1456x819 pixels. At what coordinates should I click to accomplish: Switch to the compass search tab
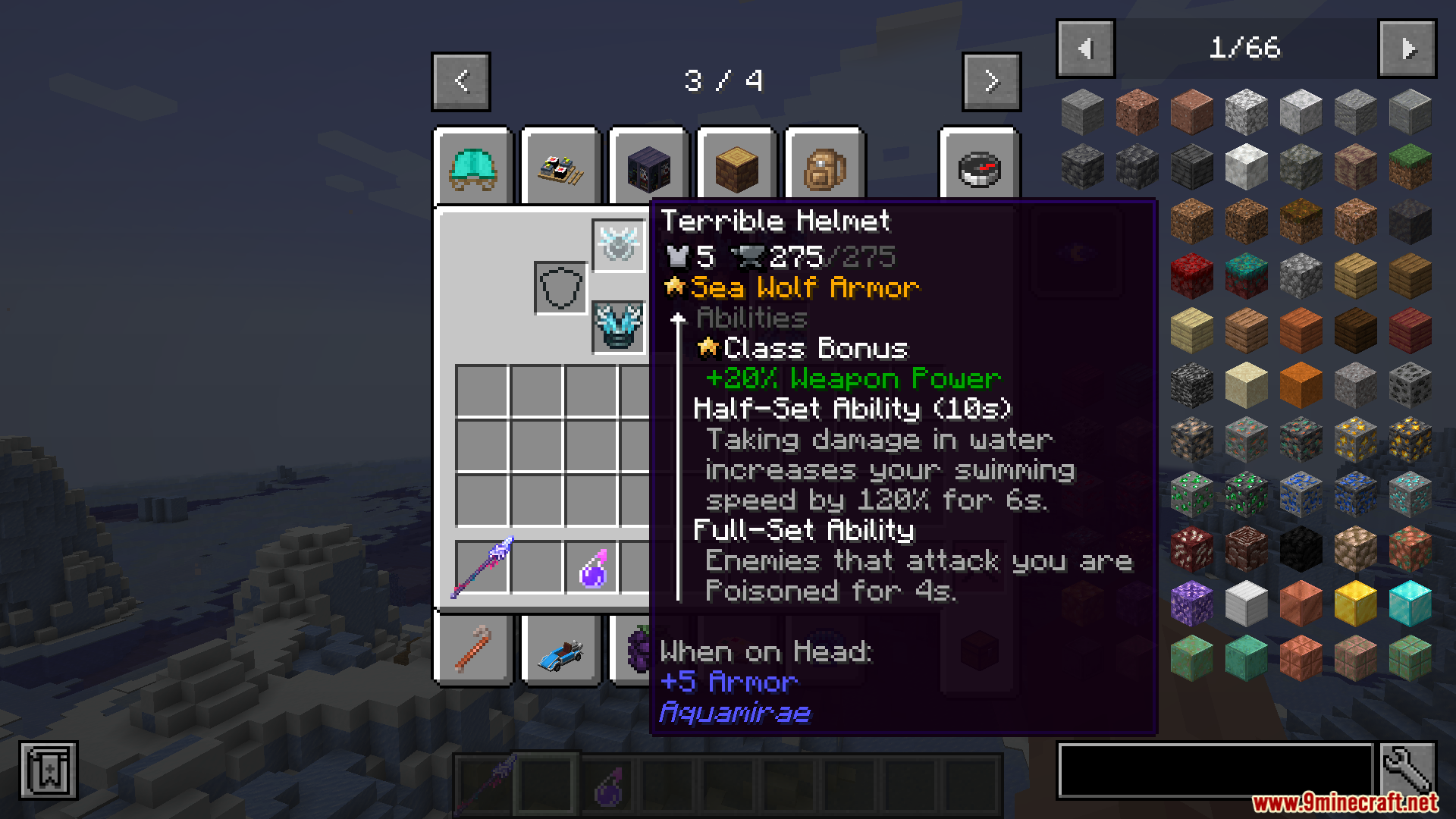980,168
